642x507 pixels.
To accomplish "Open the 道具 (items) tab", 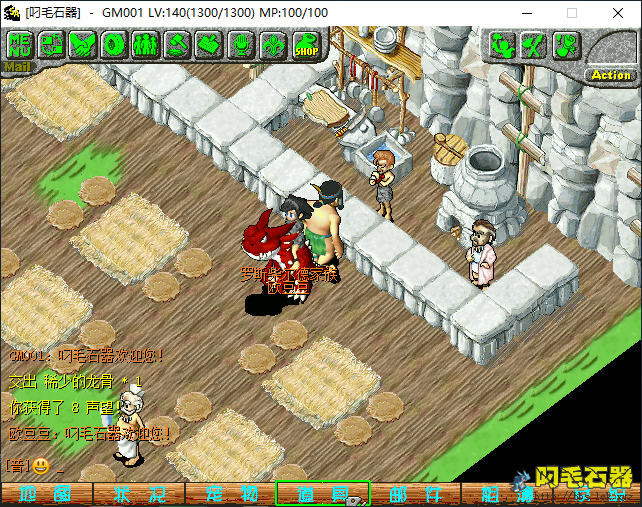I will click(323, 494).
